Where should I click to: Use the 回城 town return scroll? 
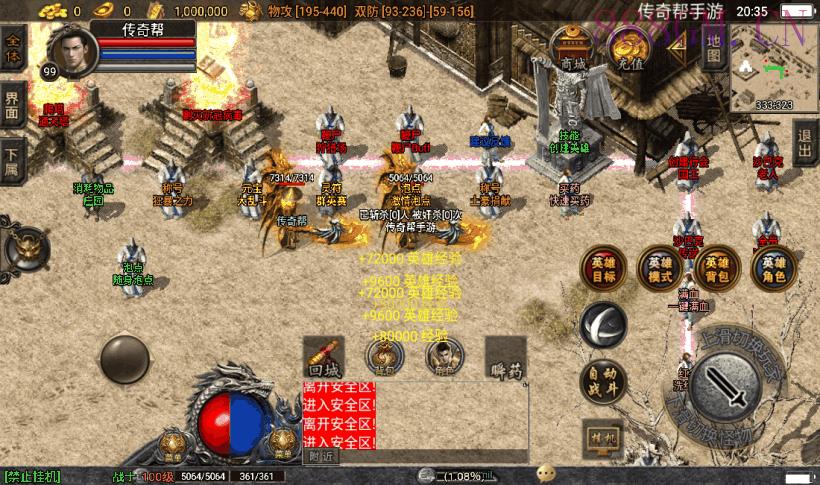pyautogui.click(x=324, y=356)
